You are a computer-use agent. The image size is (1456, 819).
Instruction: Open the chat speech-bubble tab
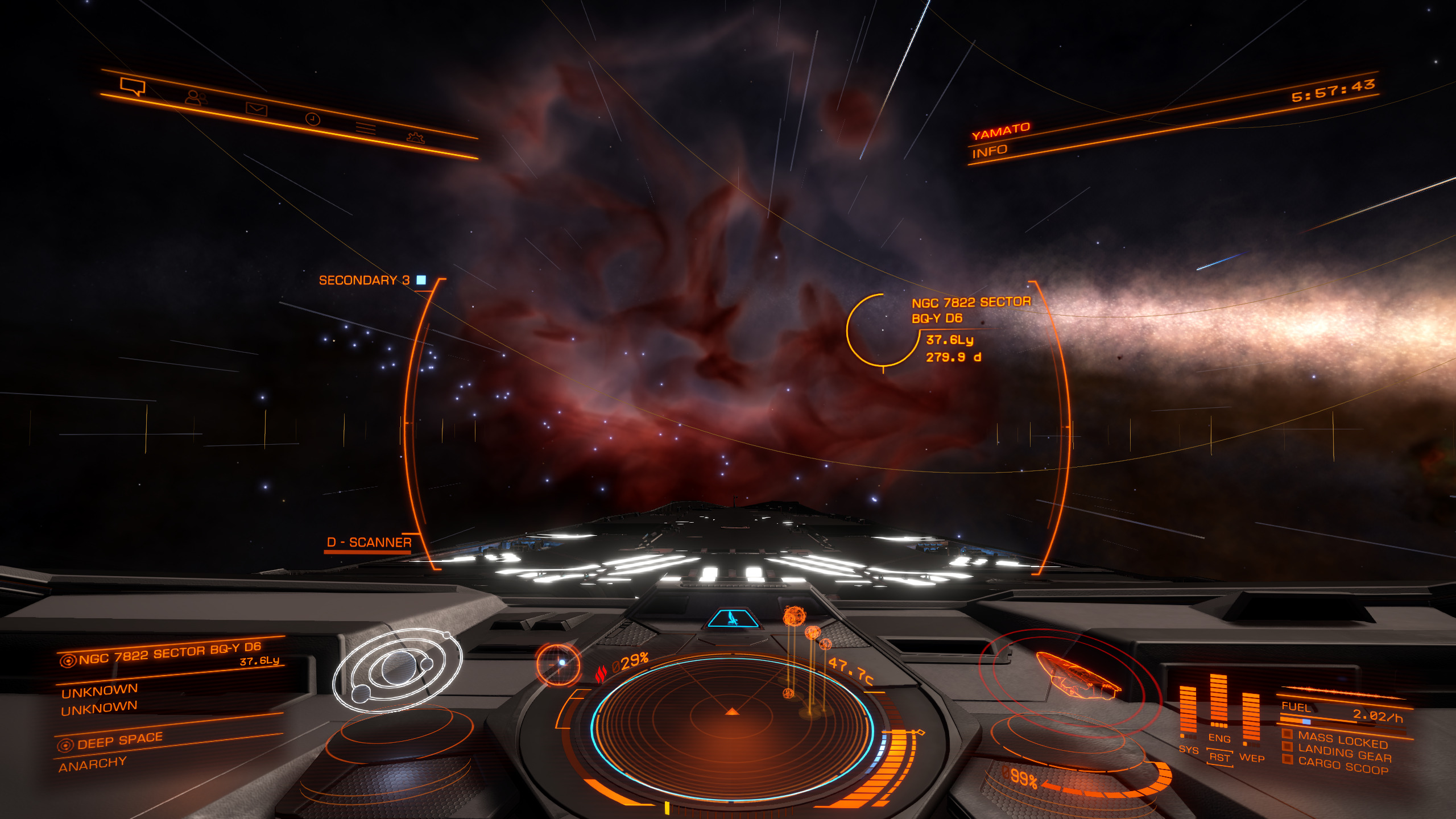click(x=133, y=87)
